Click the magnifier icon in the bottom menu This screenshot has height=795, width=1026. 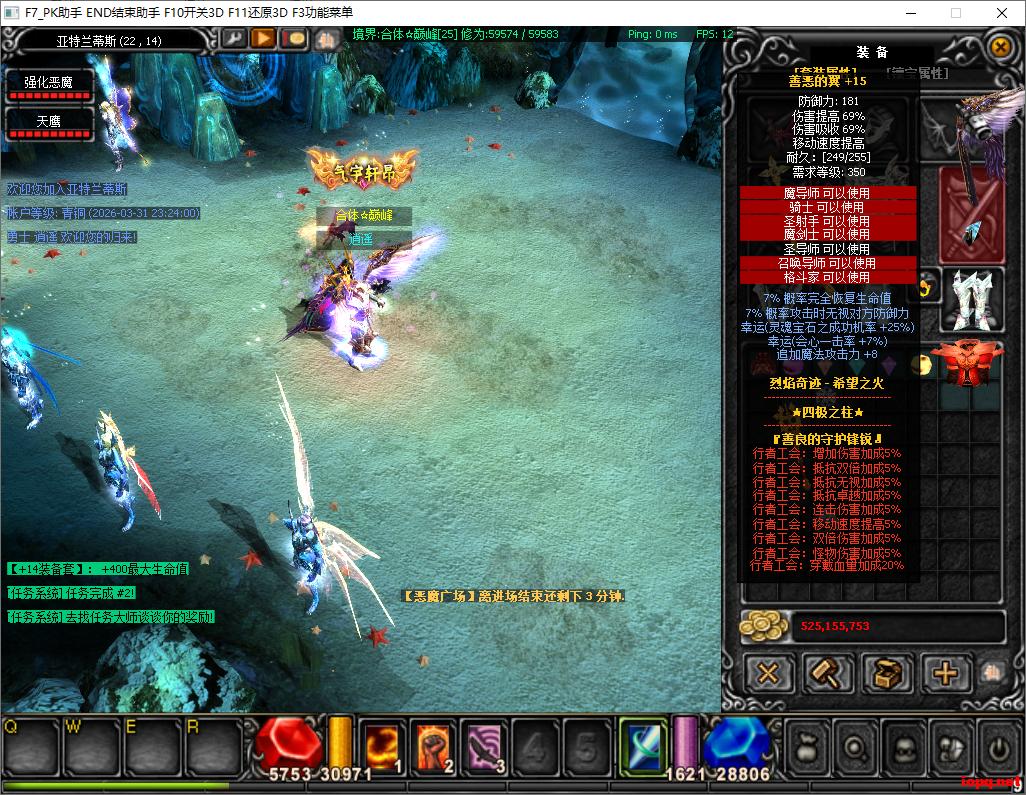(856, 747)
